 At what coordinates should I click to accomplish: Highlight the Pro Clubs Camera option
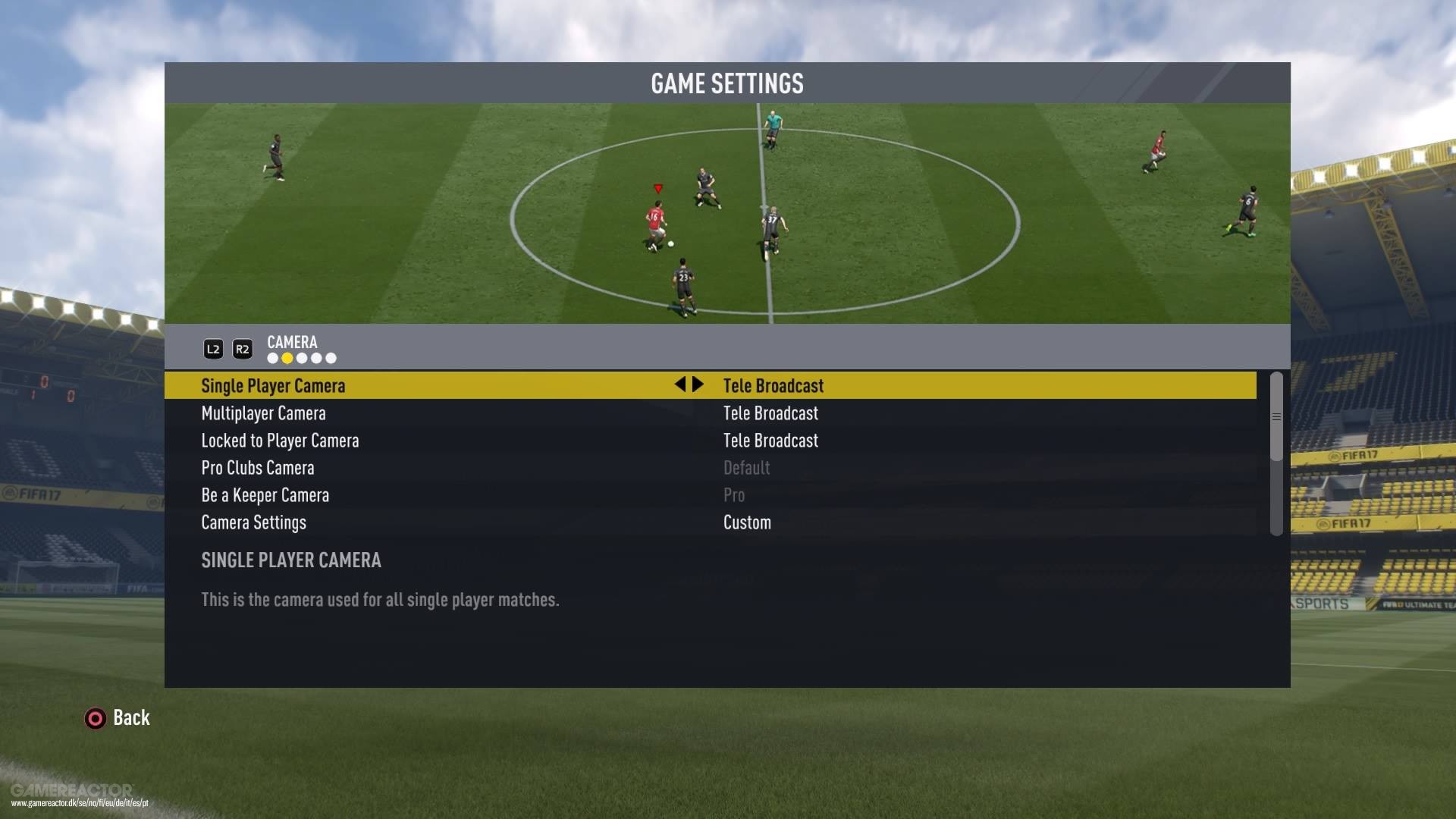point(258,468)
